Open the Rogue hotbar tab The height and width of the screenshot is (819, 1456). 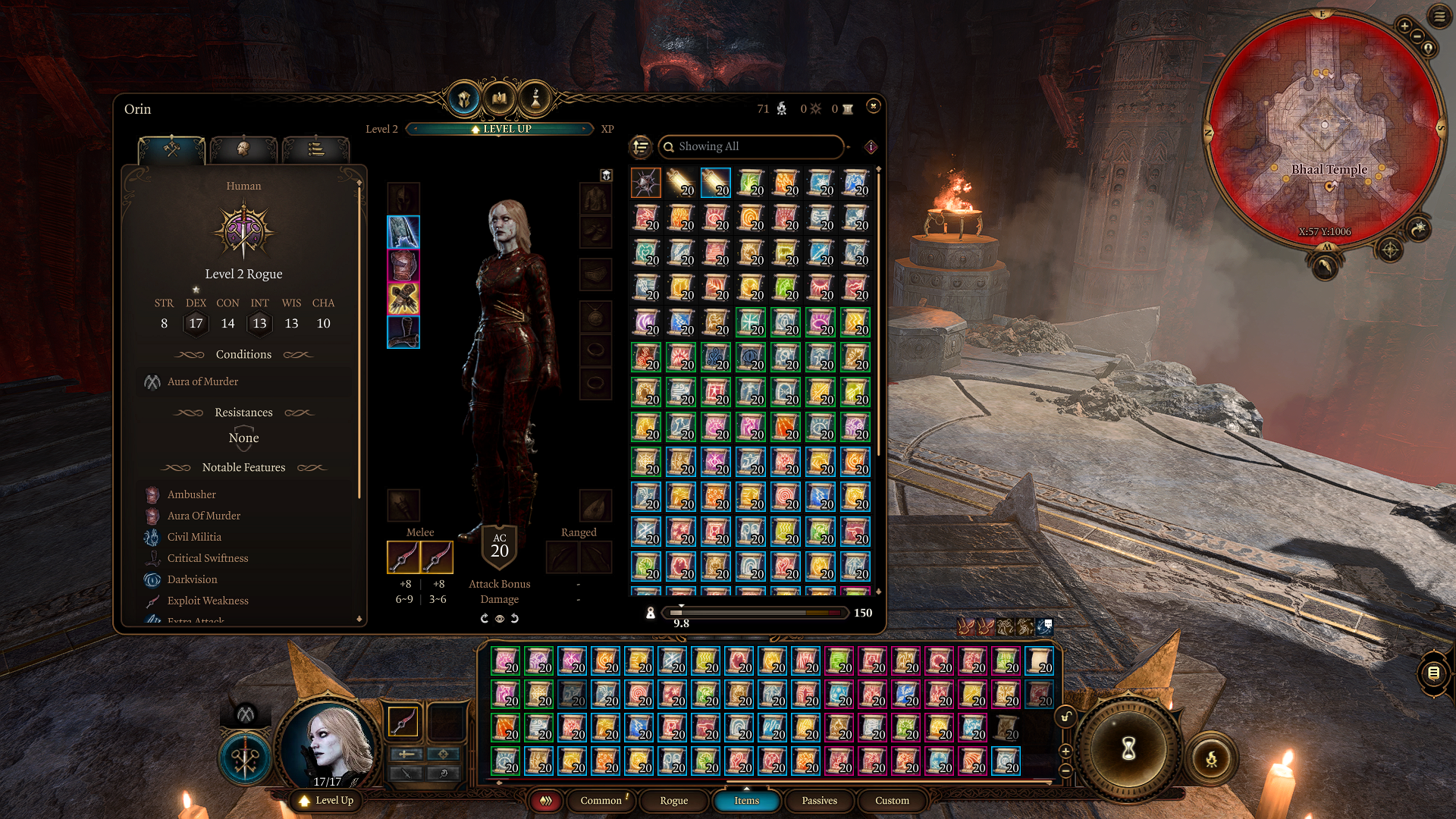[673, 800]
